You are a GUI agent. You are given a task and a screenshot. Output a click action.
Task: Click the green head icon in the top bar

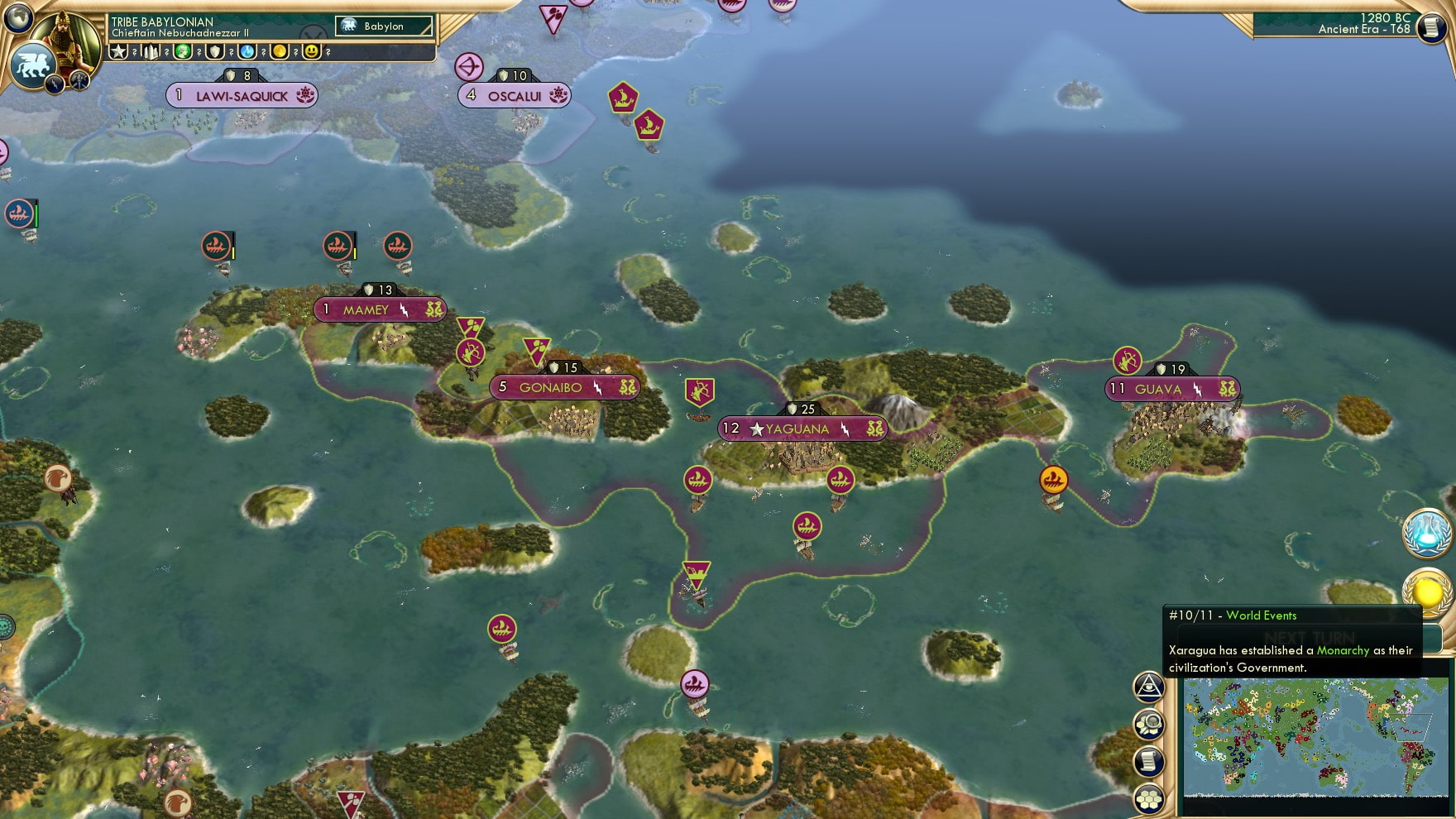(x=183, y=52)
